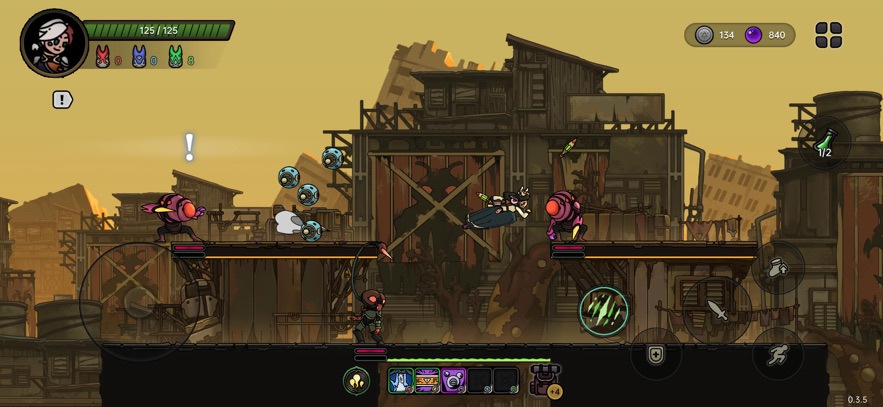Open the backpack inventory
The image size is (883, 407).
pyautogui.click(x=545, y=380)
